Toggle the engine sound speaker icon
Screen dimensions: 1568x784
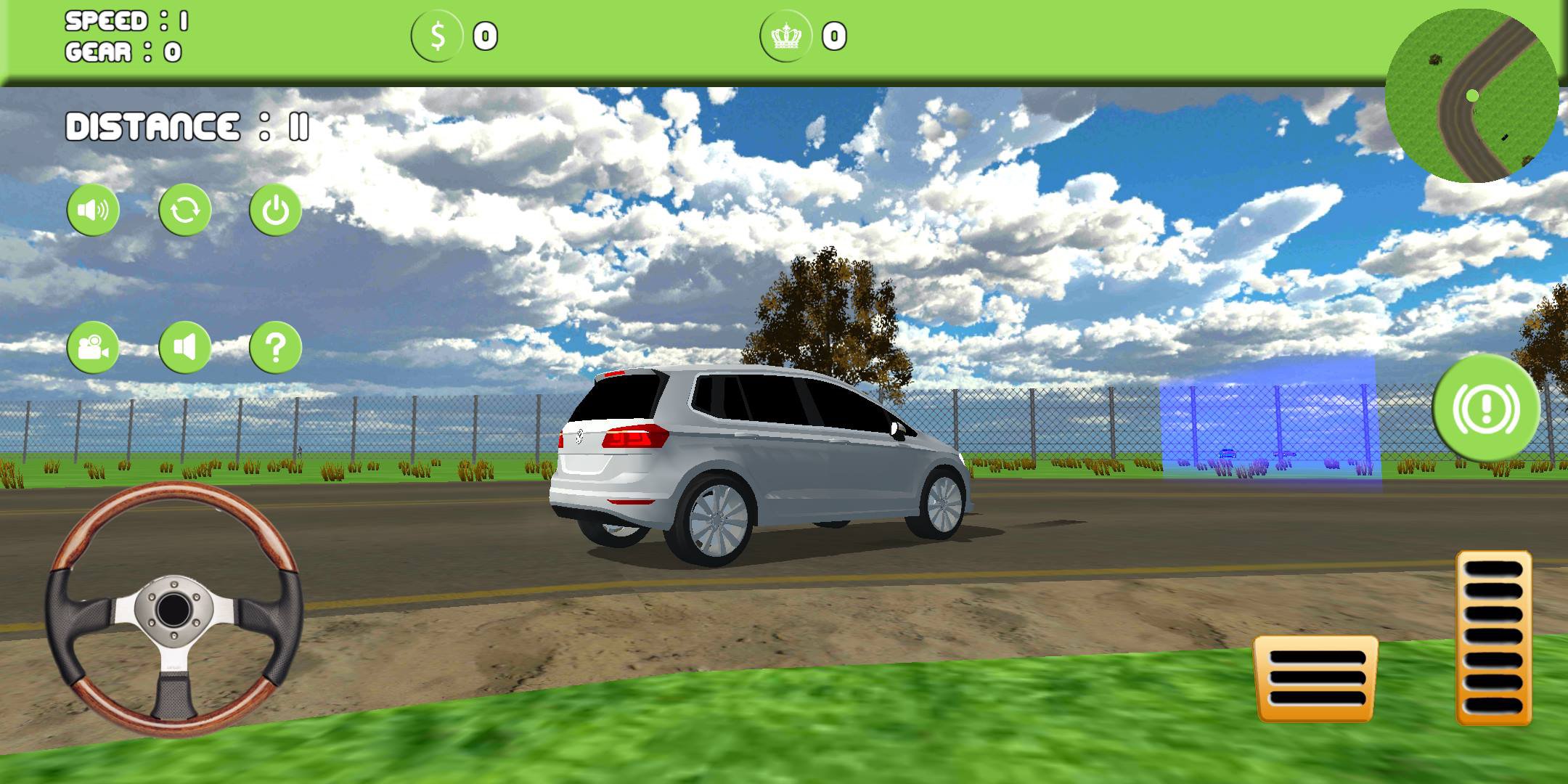[184, 348]
